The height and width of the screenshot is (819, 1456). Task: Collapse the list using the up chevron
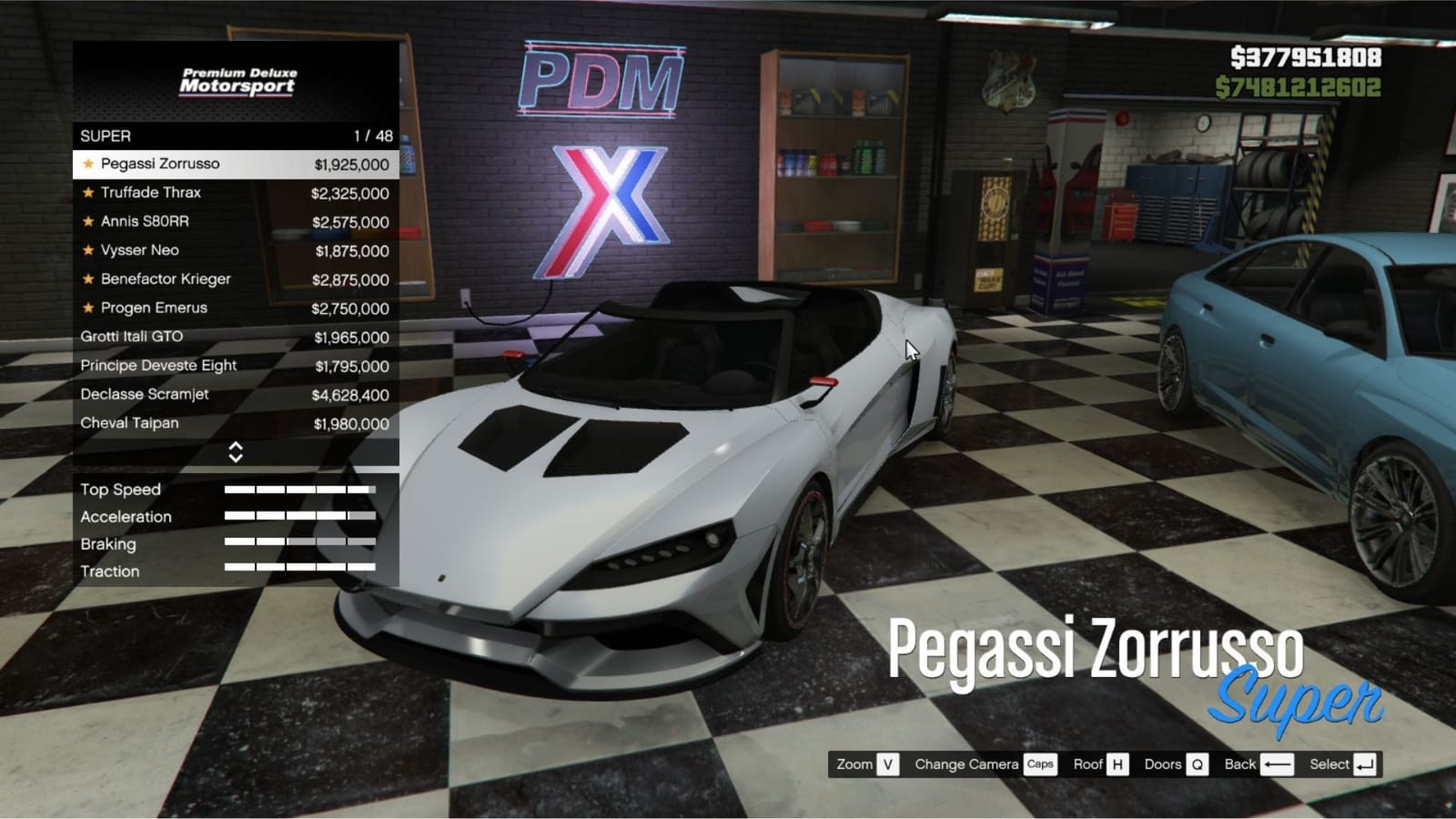pyautogui.click(x=238, y=447)
